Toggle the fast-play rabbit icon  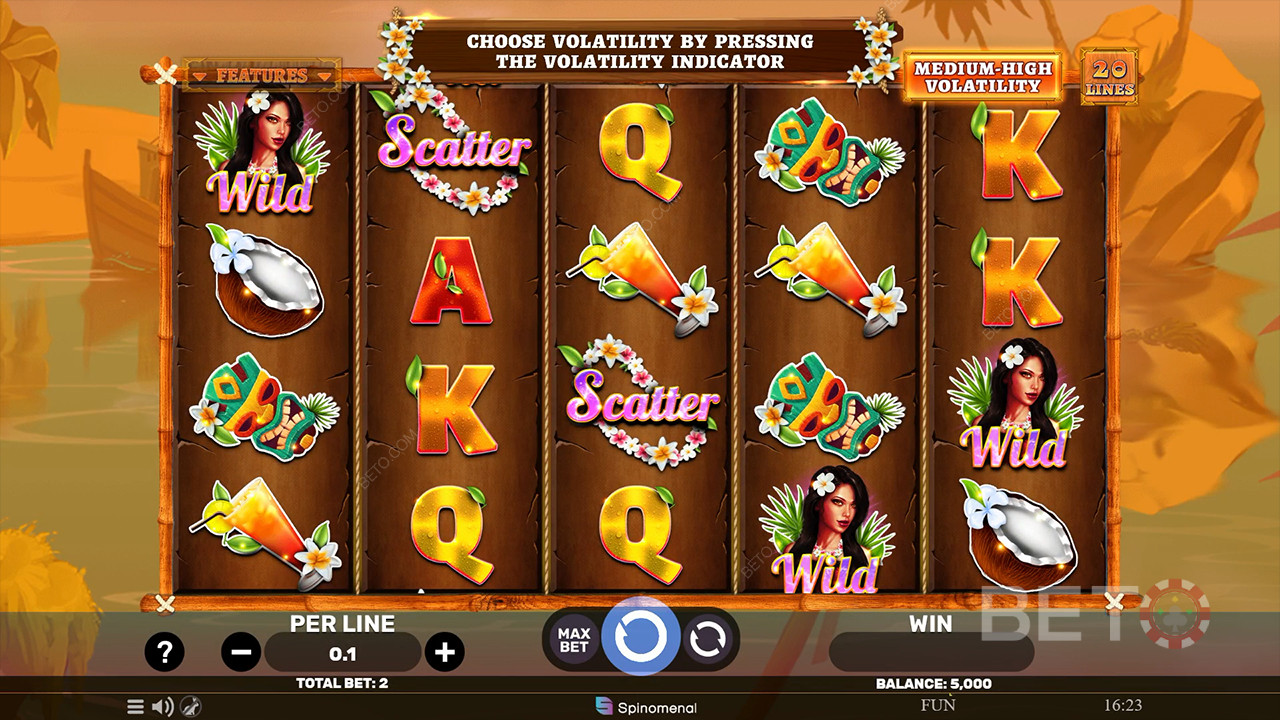point(188,707)
